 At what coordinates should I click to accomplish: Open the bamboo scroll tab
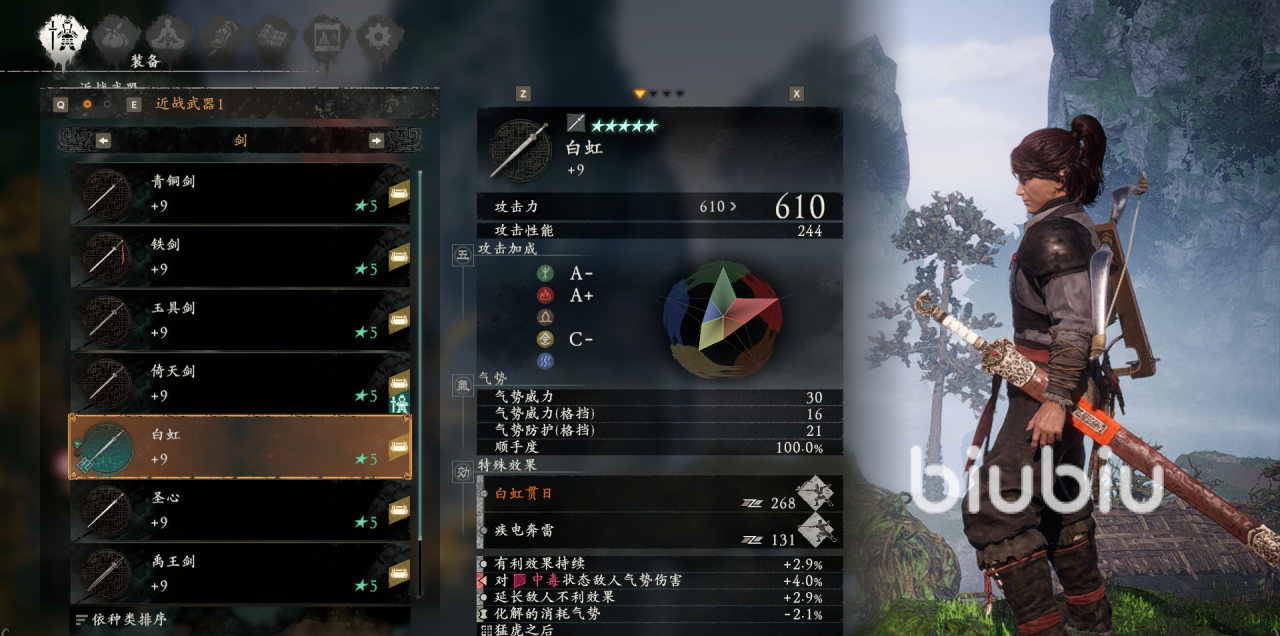(273, 38)
